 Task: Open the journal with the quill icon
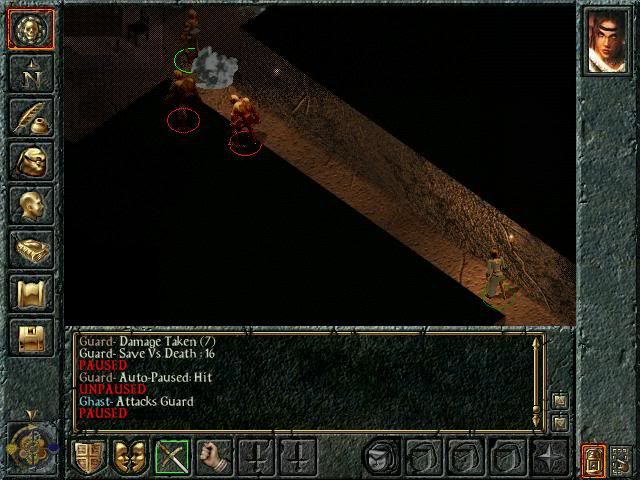30,117
